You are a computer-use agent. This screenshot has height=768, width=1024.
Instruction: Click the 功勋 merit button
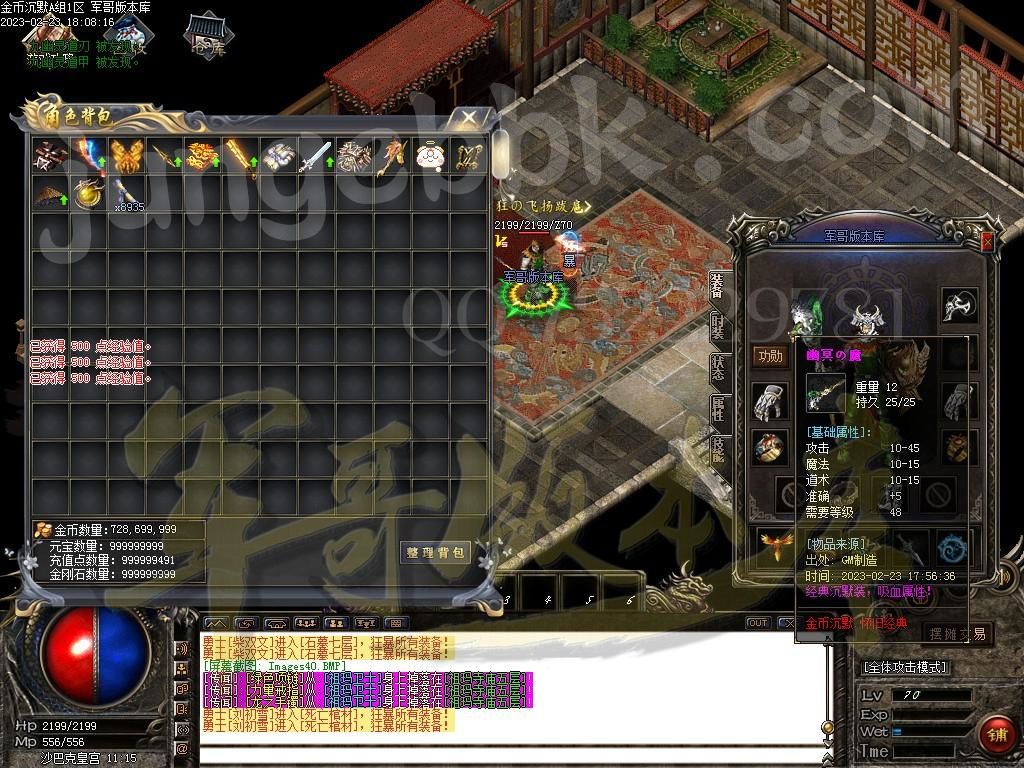tap(770, 356)
